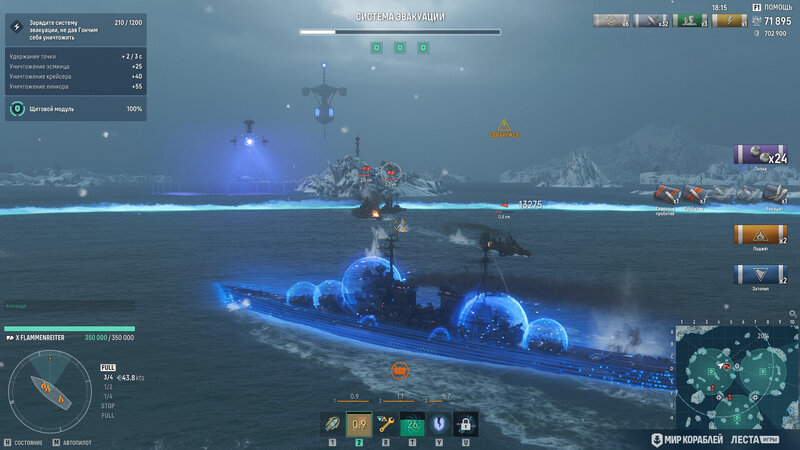Image resolution: width=800 pixels, height=450 pixels.
Task: Click the blue Затопил flooding ribbon
Action: [761, 274]
